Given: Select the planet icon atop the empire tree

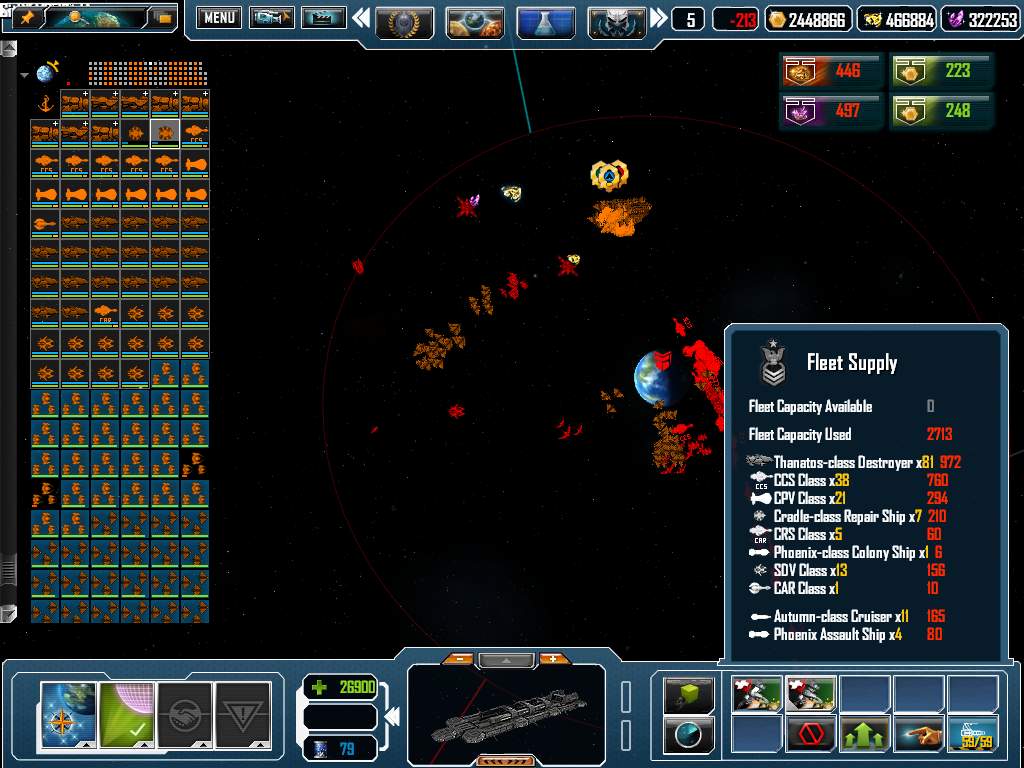Looking at the screenshot, I should pos(46,73).
